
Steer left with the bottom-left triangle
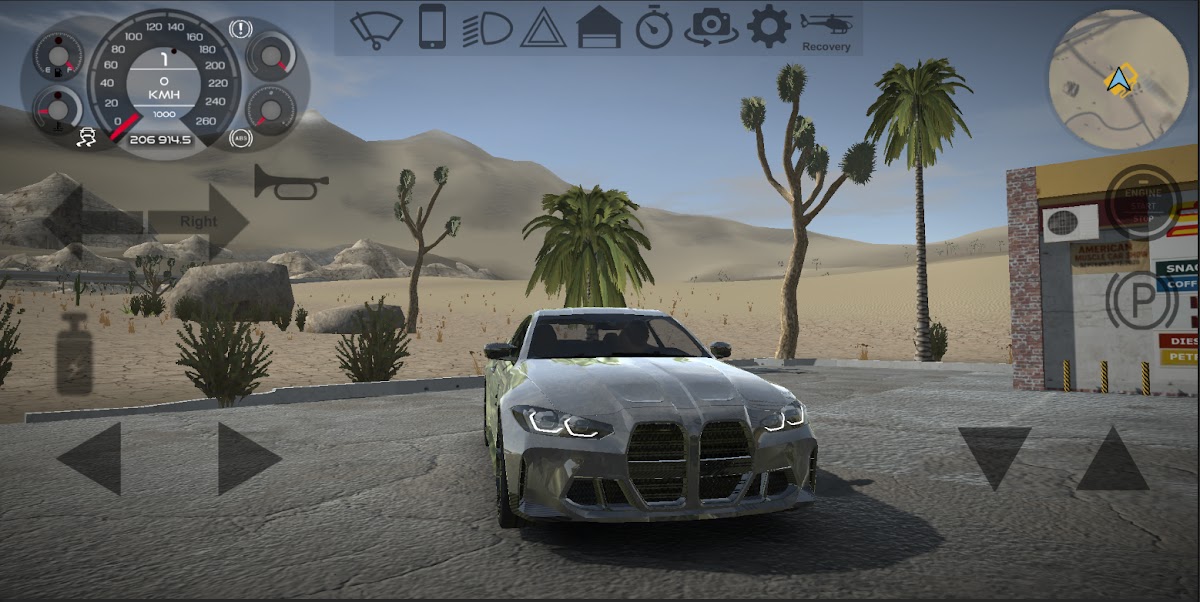tap(90, 458)
